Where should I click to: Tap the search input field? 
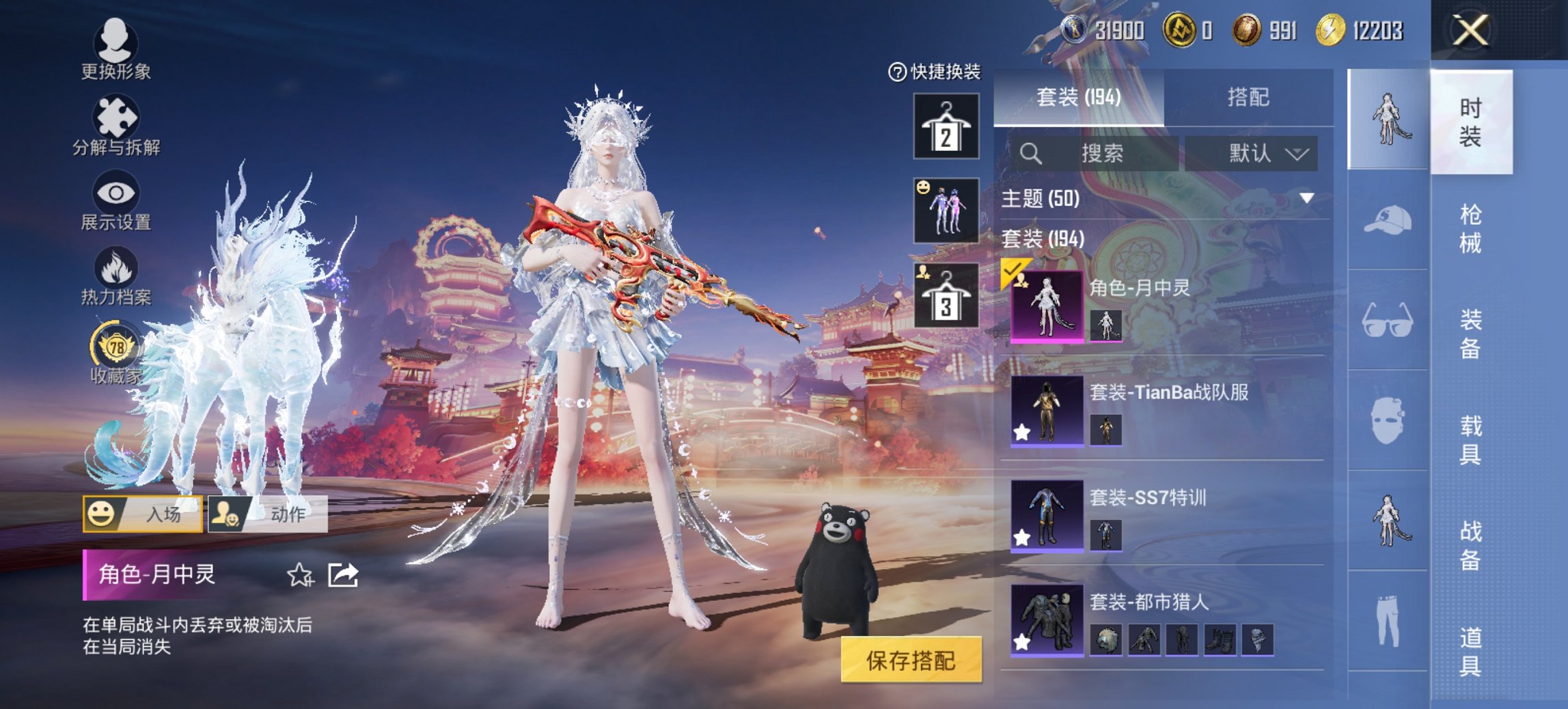1093,153
